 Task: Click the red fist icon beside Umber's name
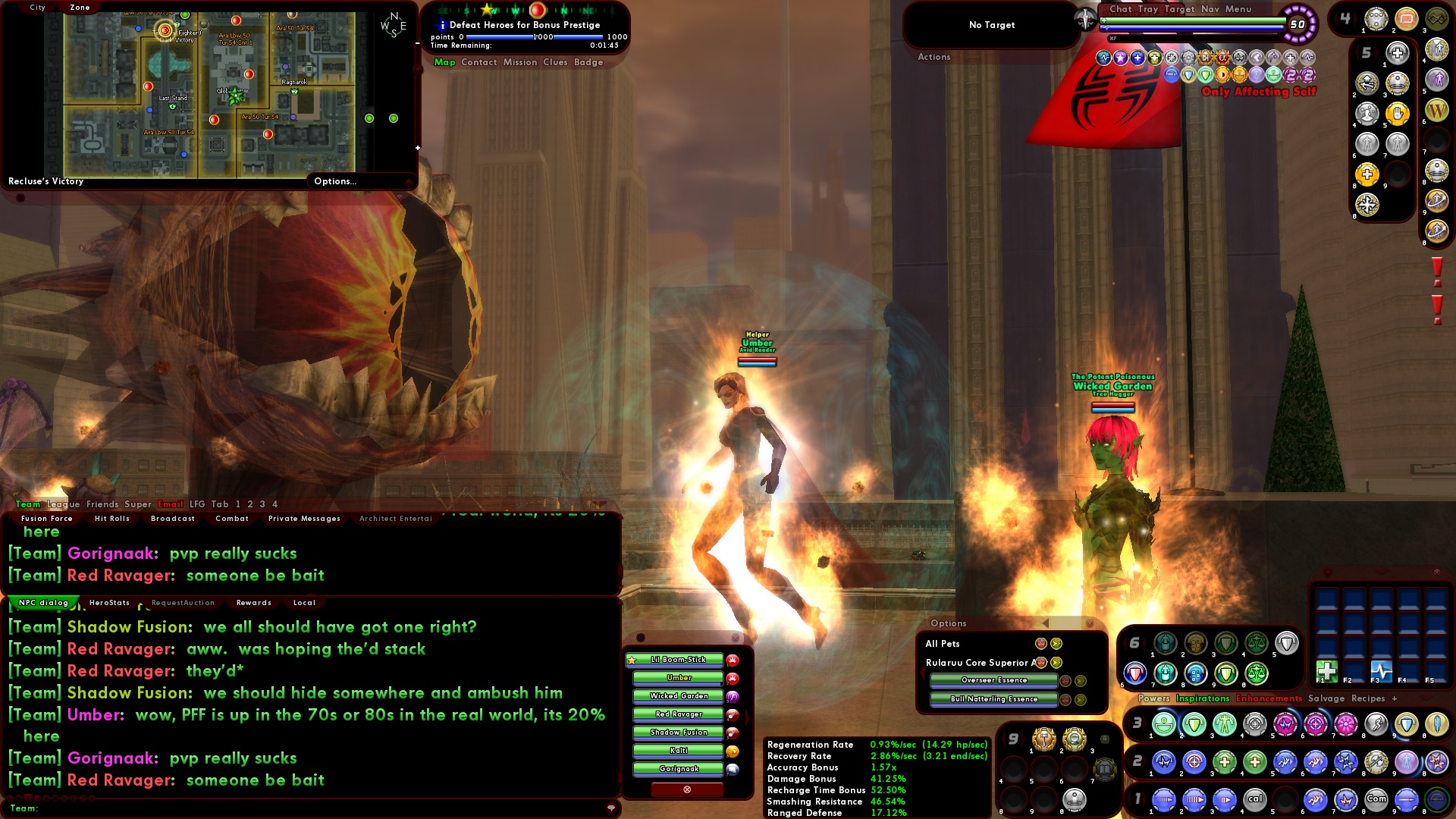click(x=733, y=679)
